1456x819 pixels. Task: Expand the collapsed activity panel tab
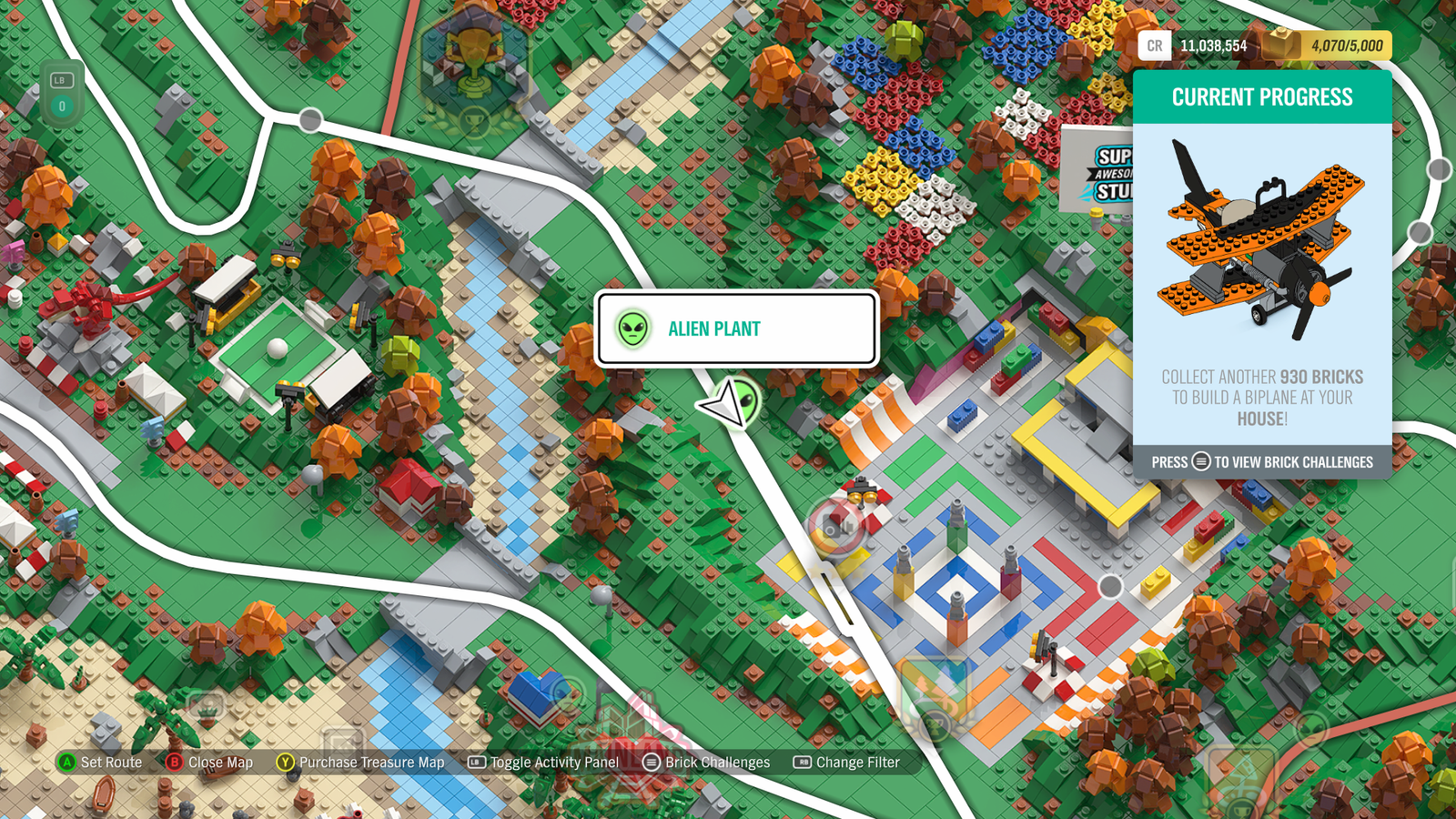[x=62, y=94]
